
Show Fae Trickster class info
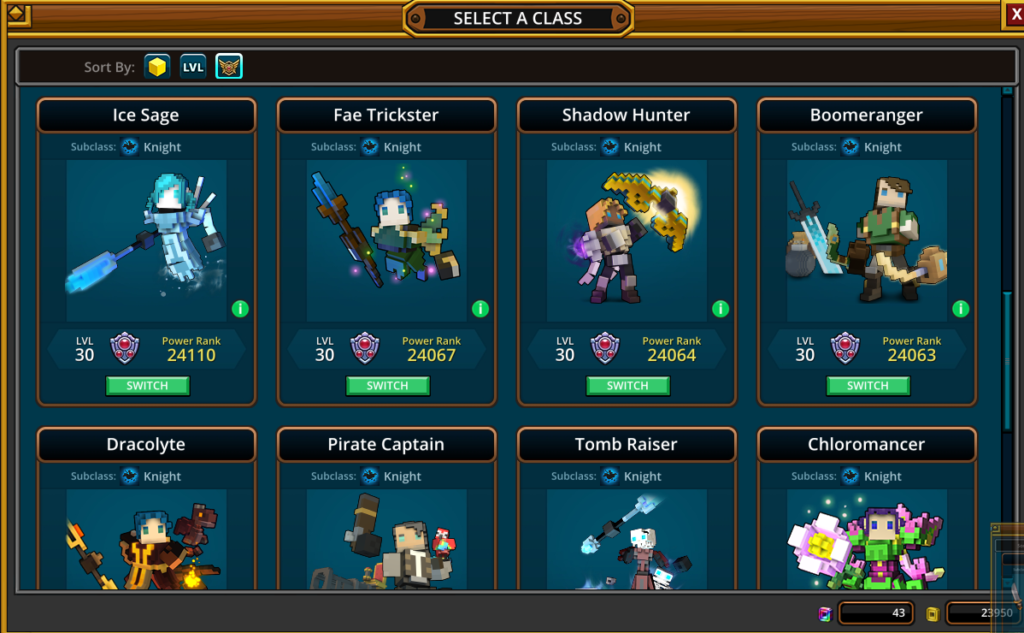[480, 308]
